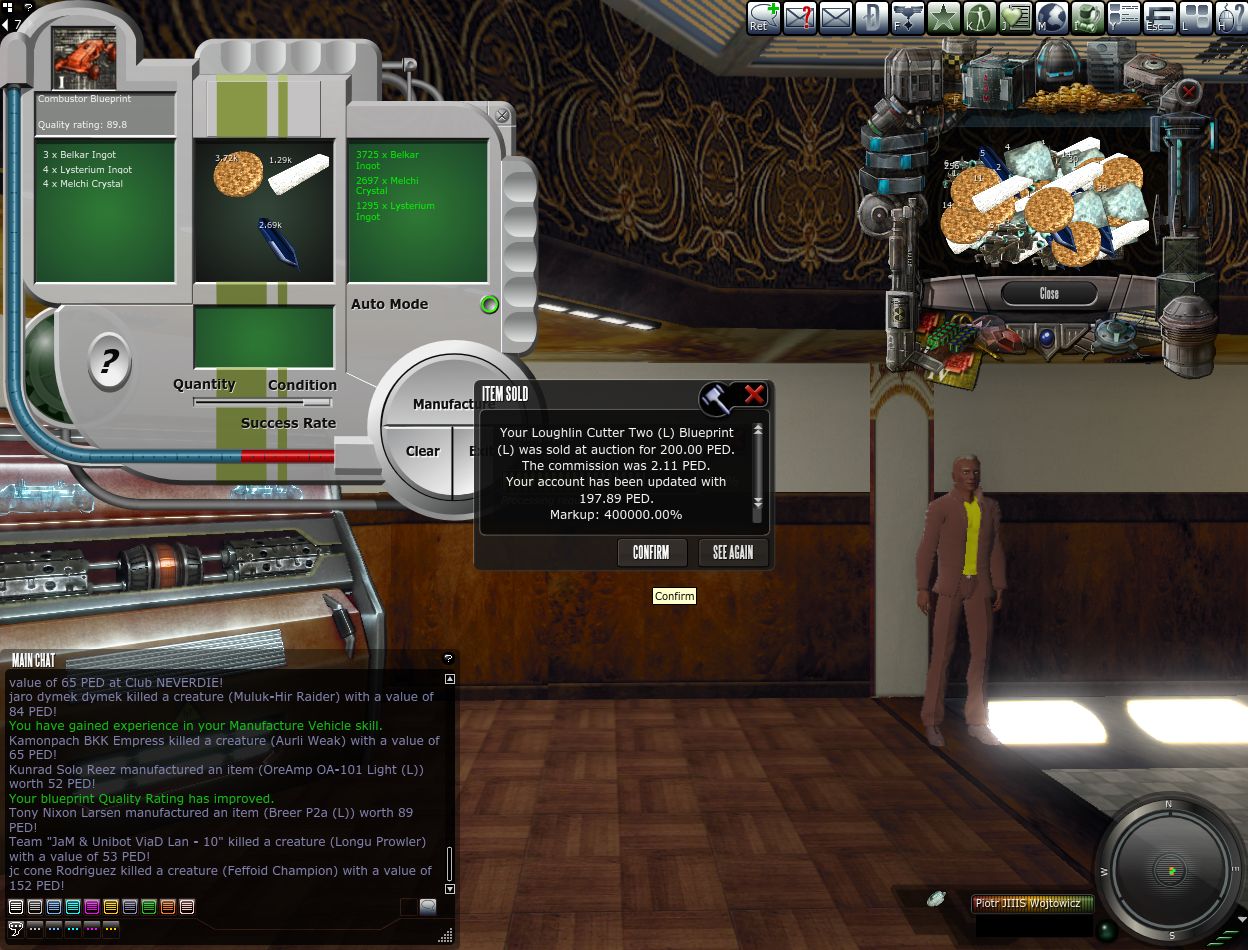Viewport: 1248px width, 950px height.
Task: Click the radar compass minimap
Action: (x=1170, y=871)
